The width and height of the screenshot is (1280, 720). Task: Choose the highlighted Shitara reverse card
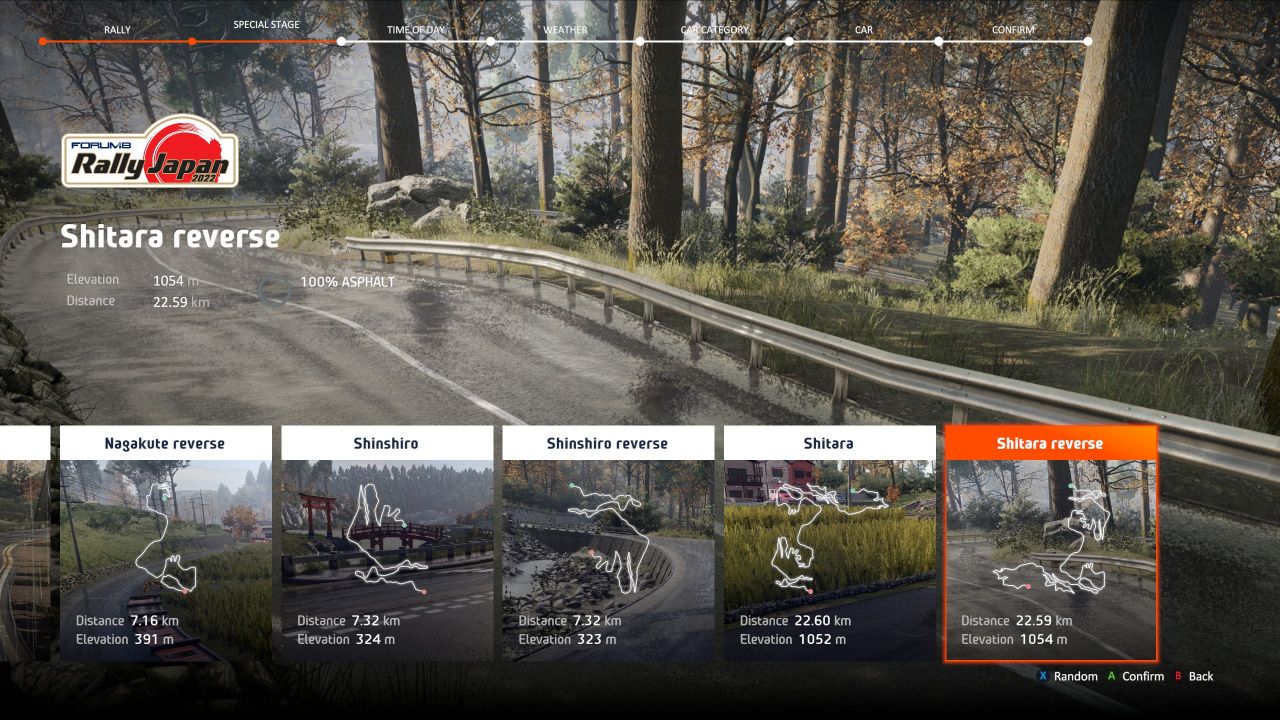point(1050,543)
